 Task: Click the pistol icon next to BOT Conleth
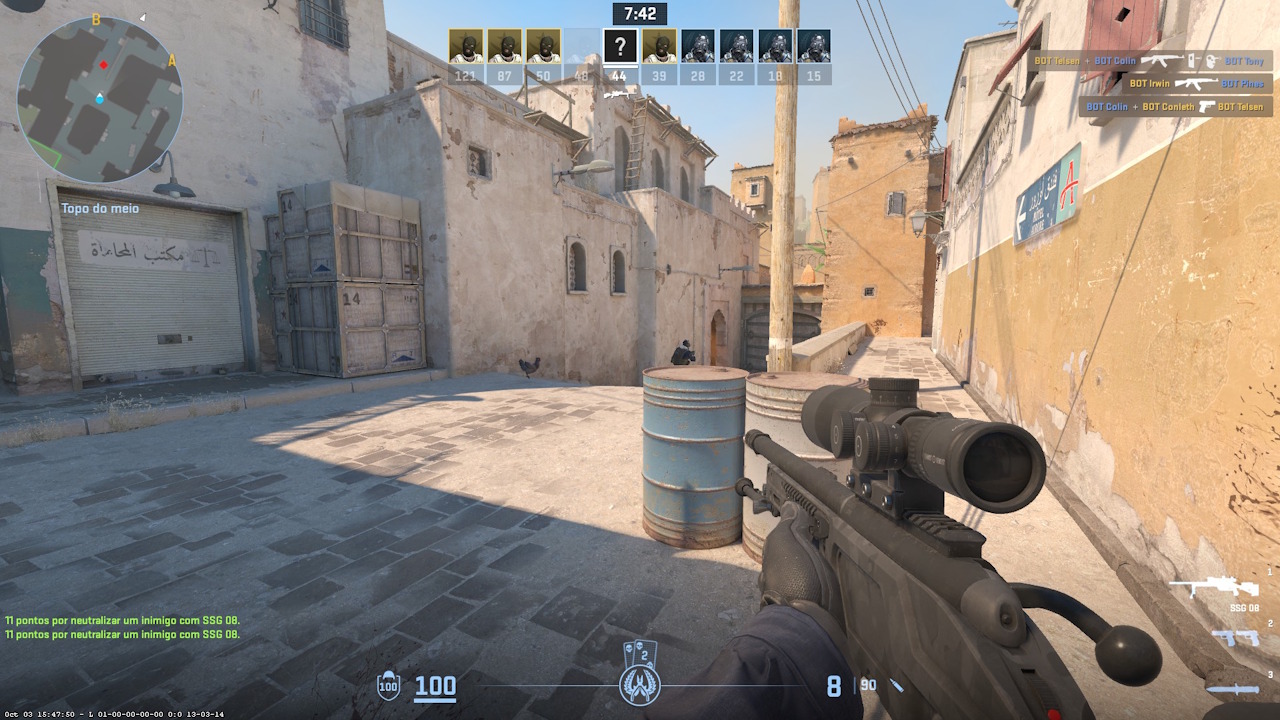(1207, 107)
